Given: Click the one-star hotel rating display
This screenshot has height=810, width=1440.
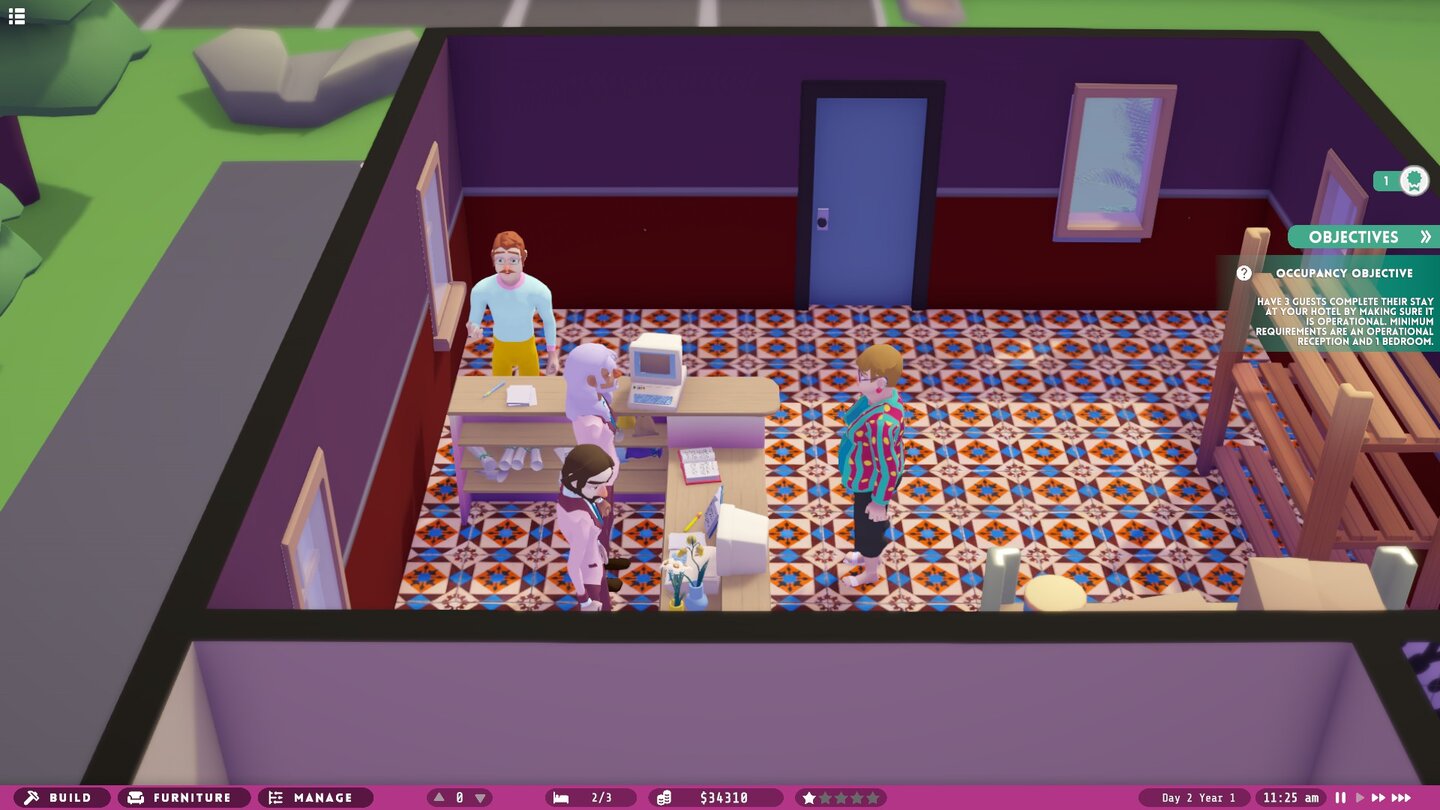Looking at the screenshot, I should (840, 797).
